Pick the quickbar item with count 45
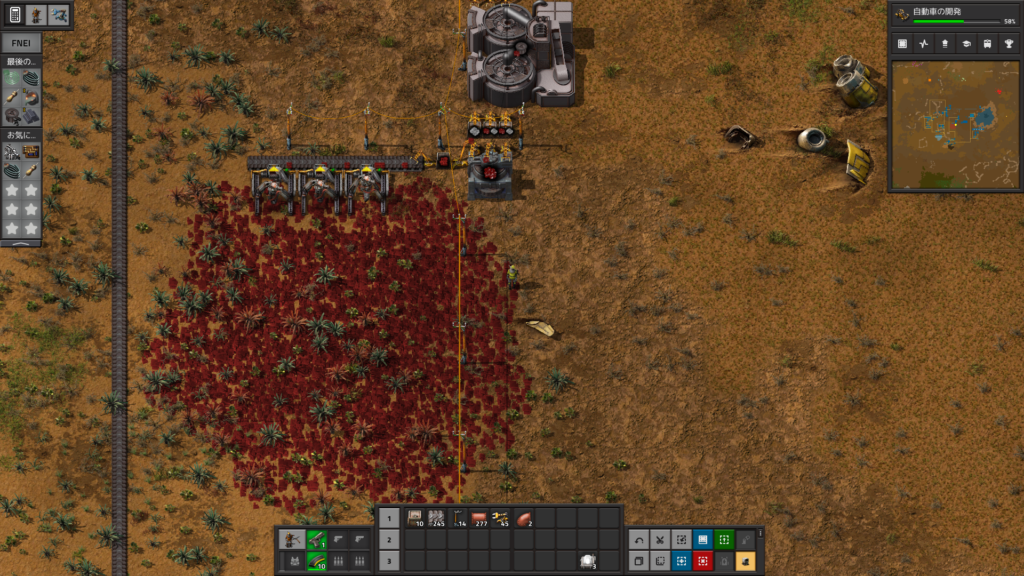Screen dimensions: 1024x576 tap(500, 518)
